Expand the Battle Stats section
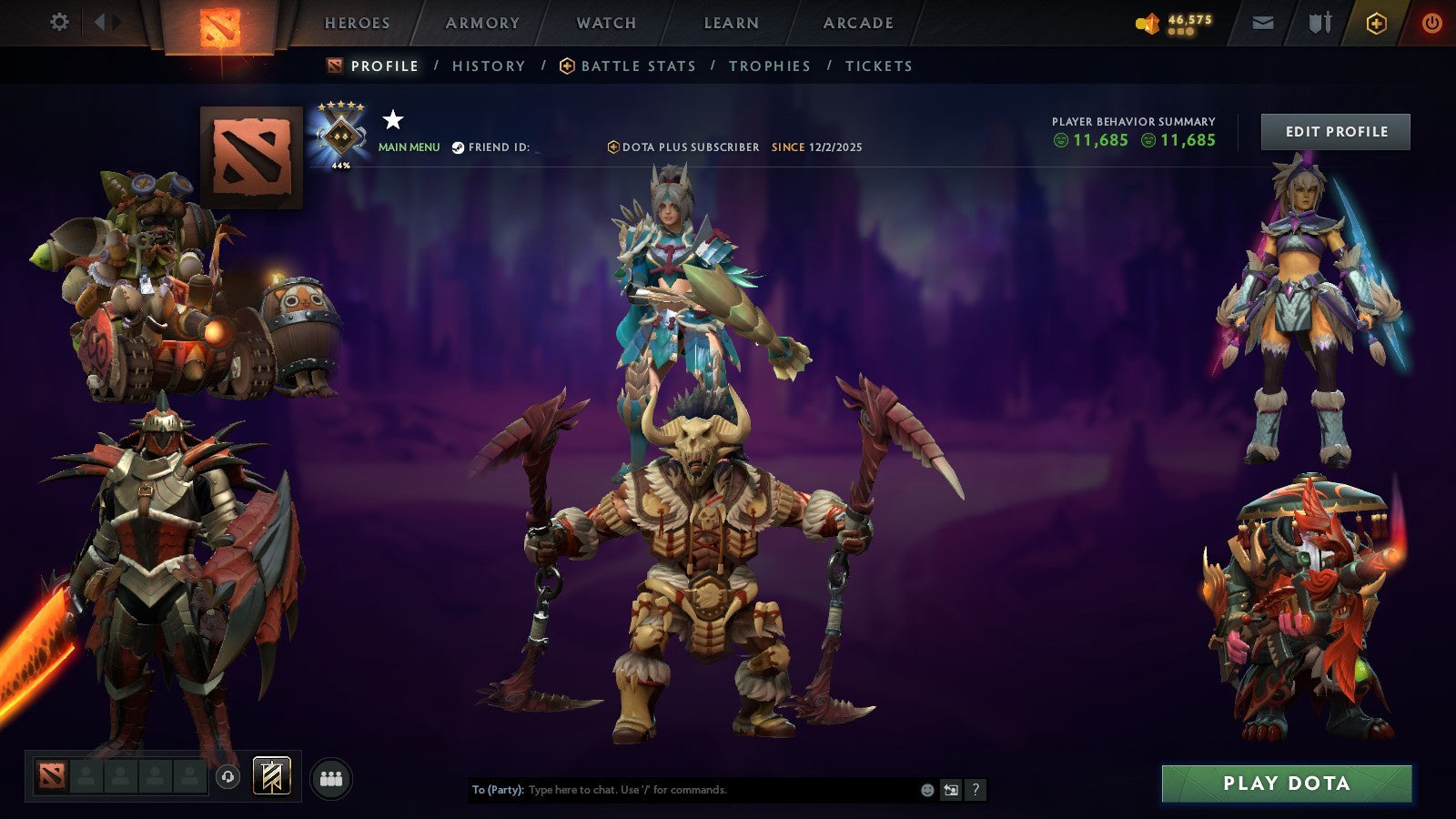 pyautogui.click(x=637, y=66)
